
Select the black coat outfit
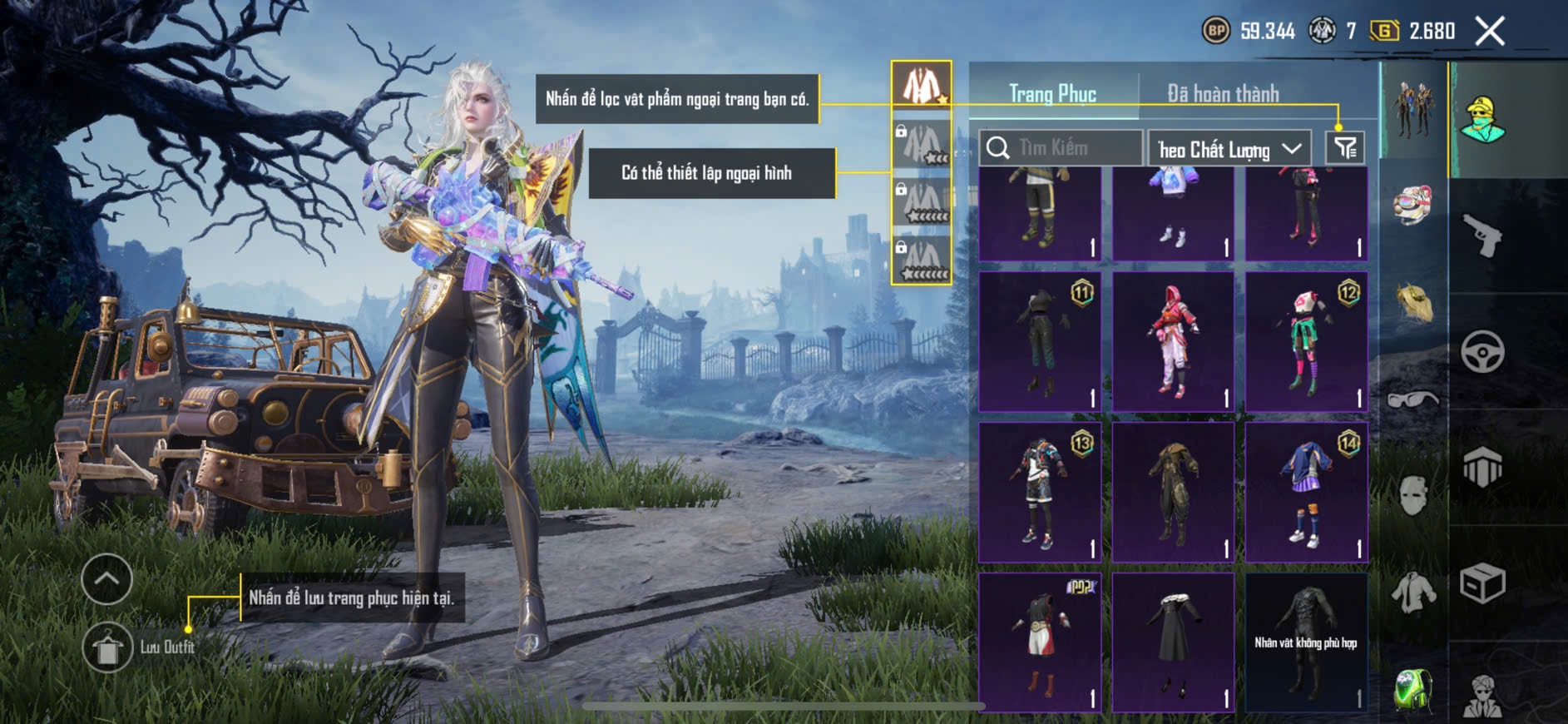(1173, 642)
